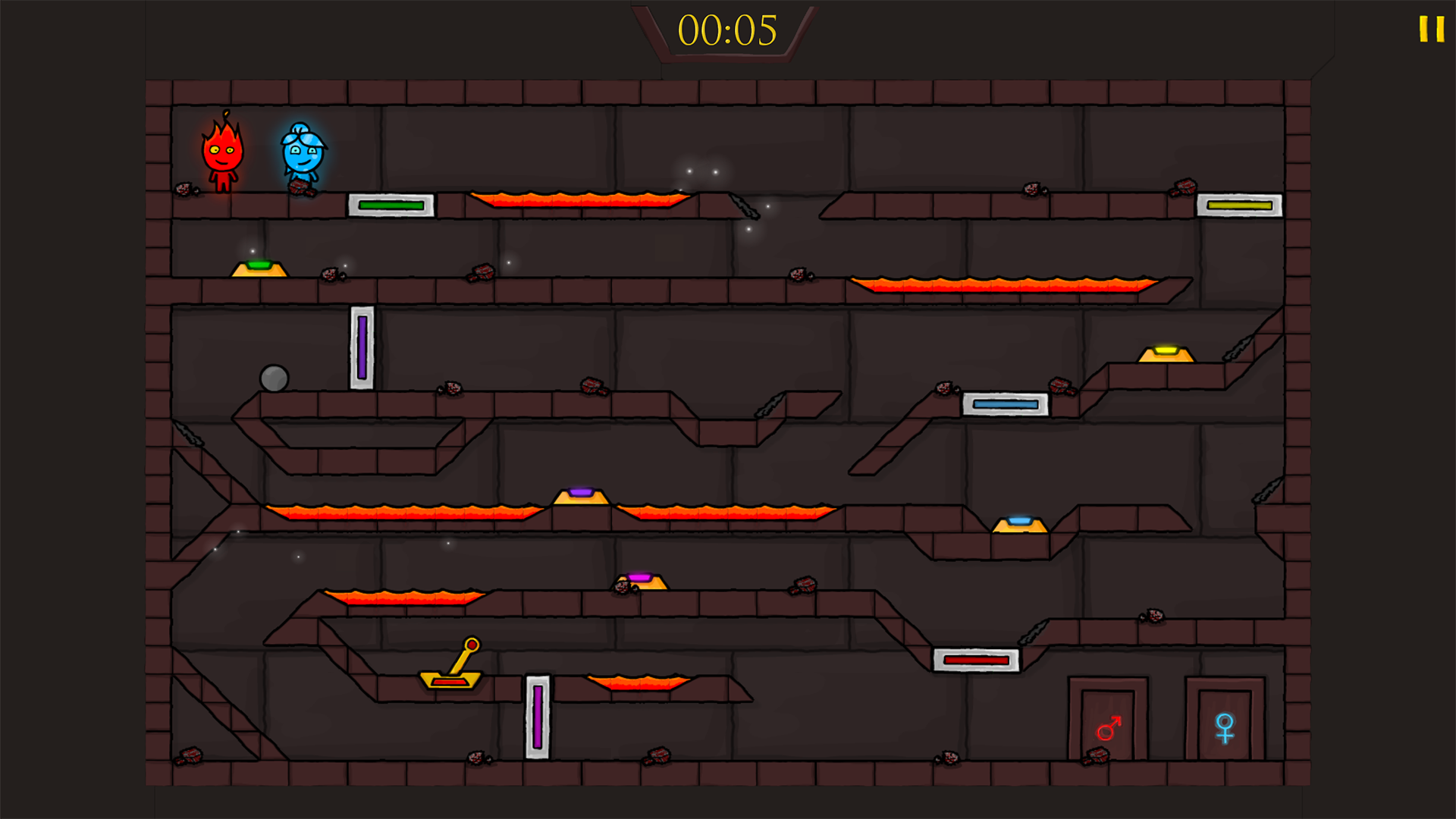
Task: Click the yellow gate panel on the right edge
Action: pyautogui.click(x=1239, y=204)
